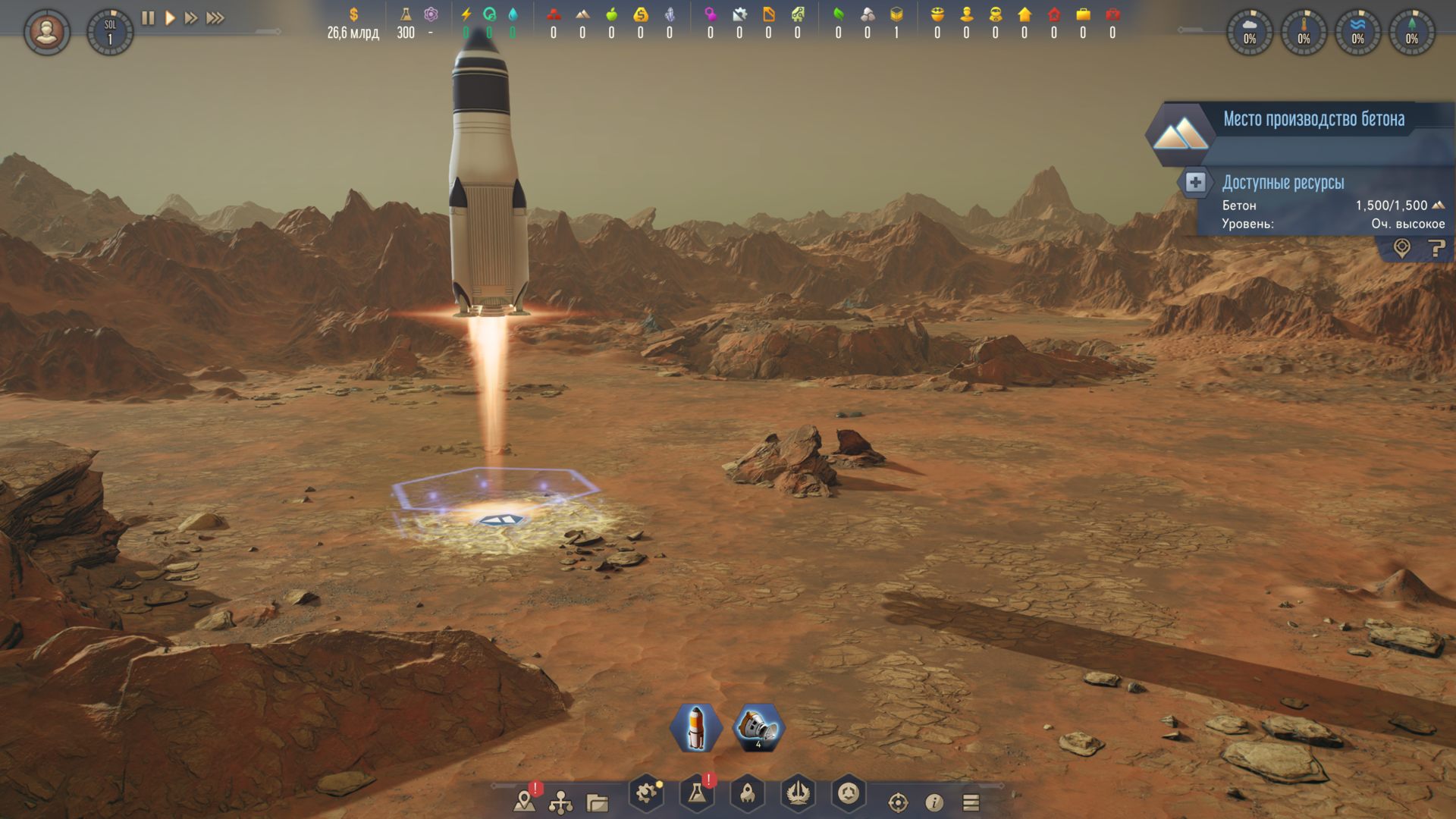
Task: Open the gear build menu
Action: coord(646,794)
